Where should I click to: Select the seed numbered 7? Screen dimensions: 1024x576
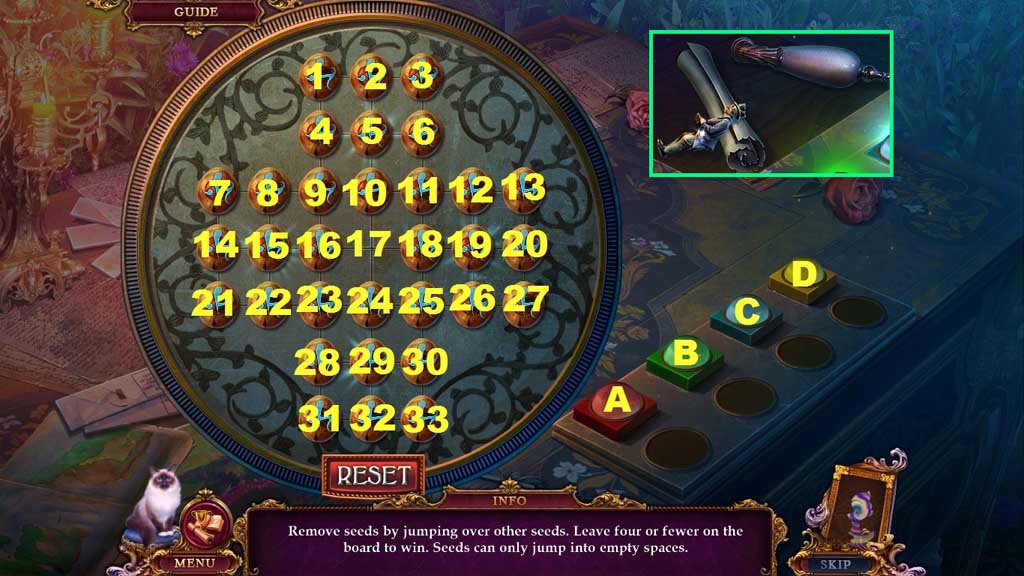point(218,190)
